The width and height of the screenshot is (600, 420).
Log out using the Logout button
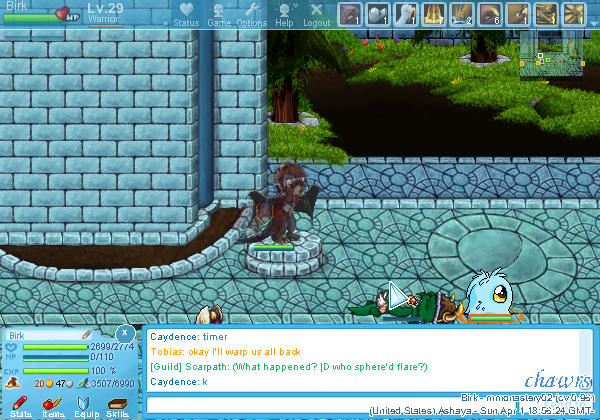point(316,14)
